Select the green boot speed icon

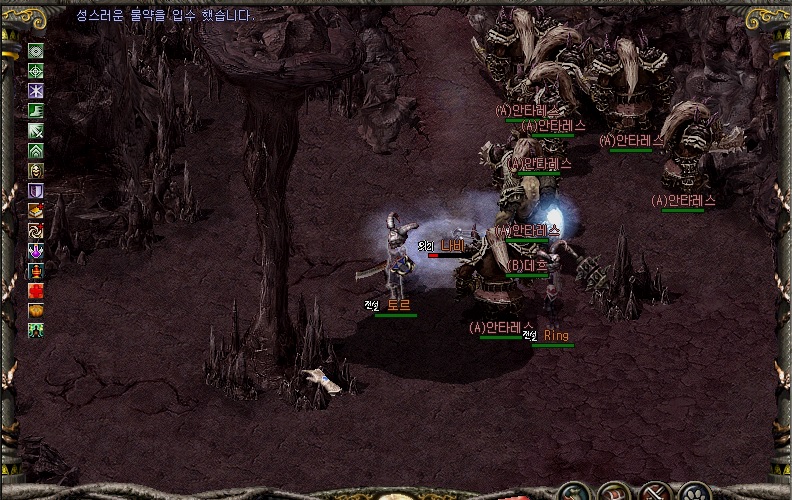[x=36, y=111]
